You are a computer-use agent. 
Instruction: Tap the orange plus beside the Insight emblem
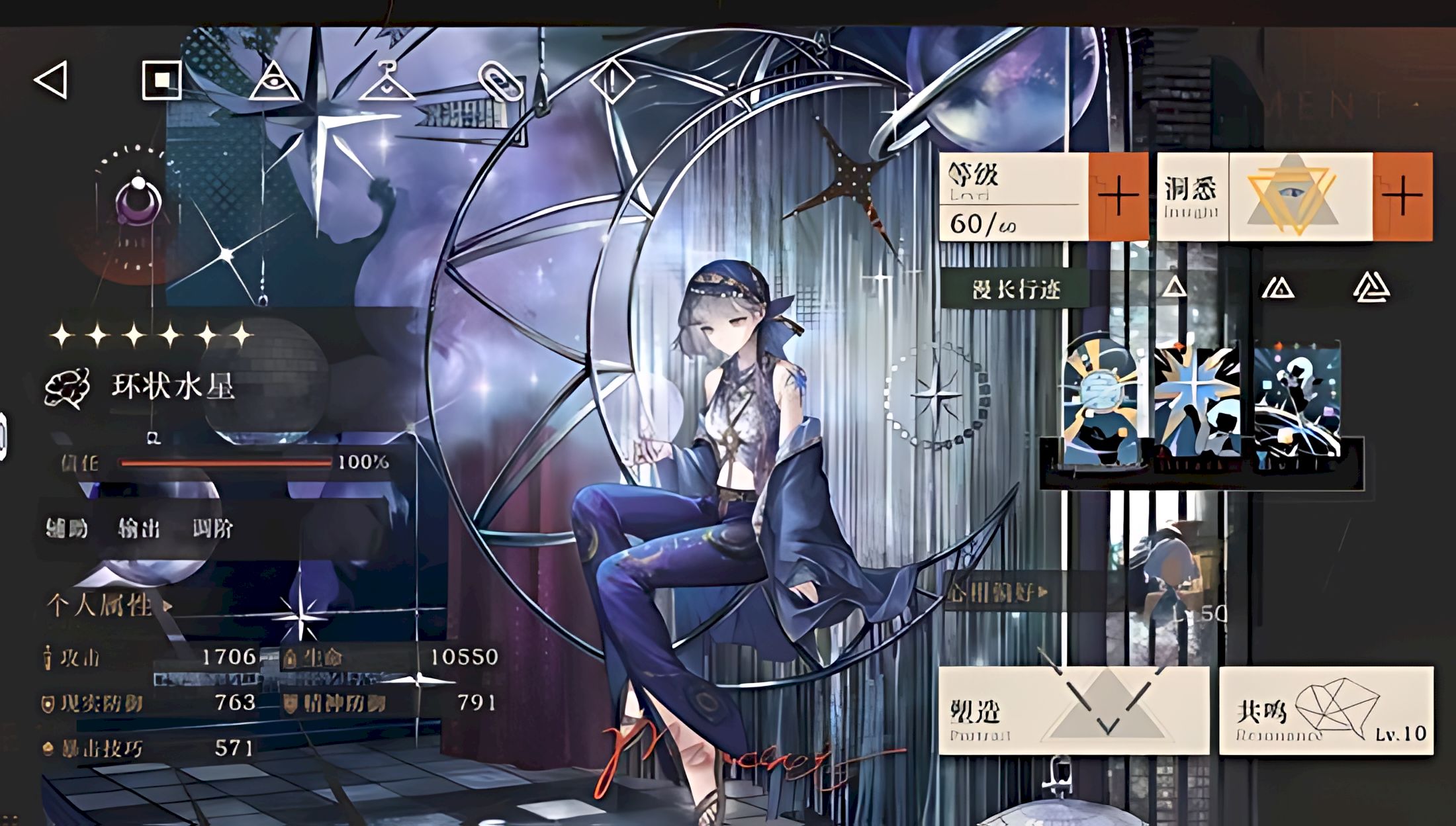1402,196
